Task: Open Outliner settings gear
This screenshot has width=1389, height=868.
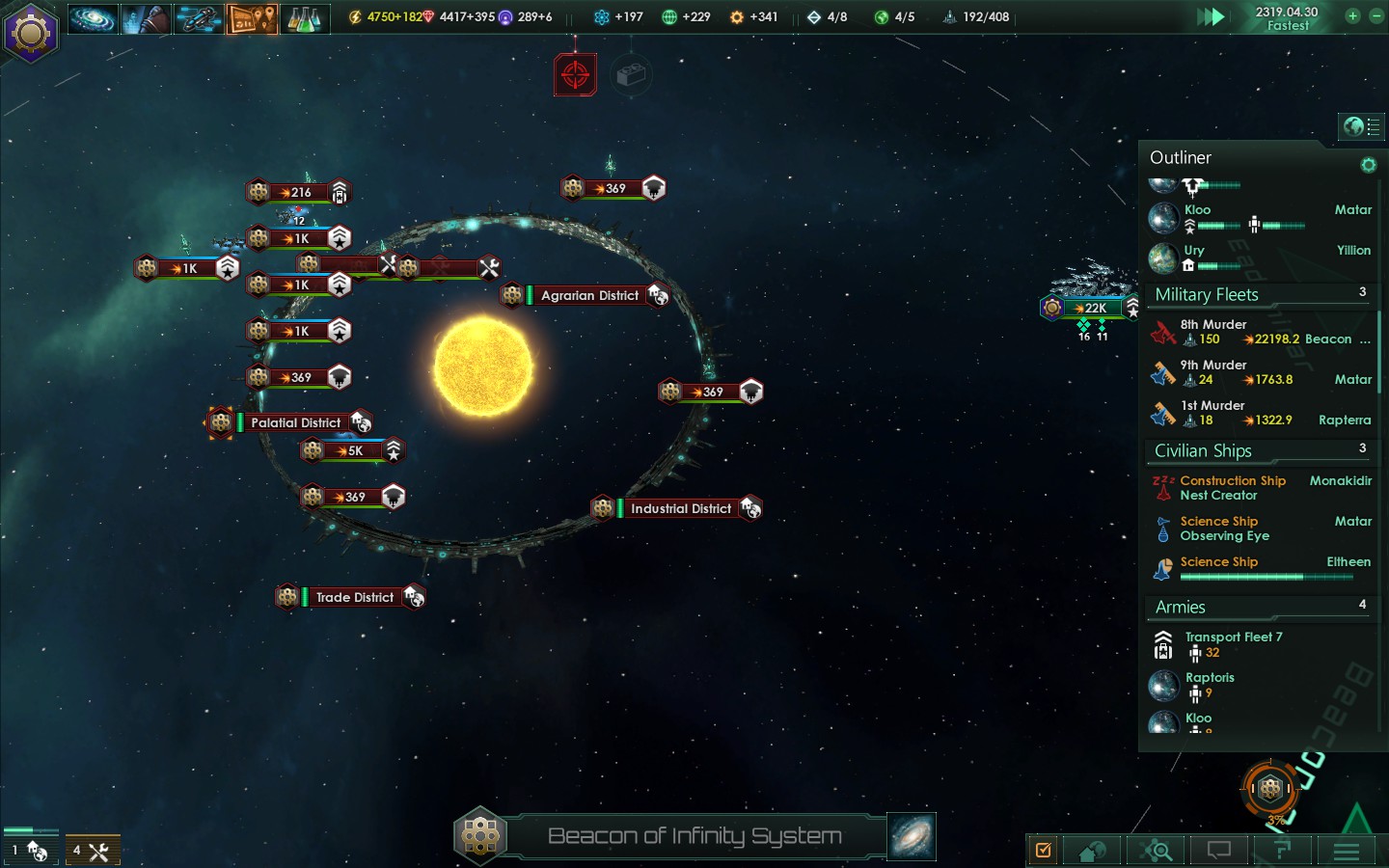Action: click(x=1368, y=165)
